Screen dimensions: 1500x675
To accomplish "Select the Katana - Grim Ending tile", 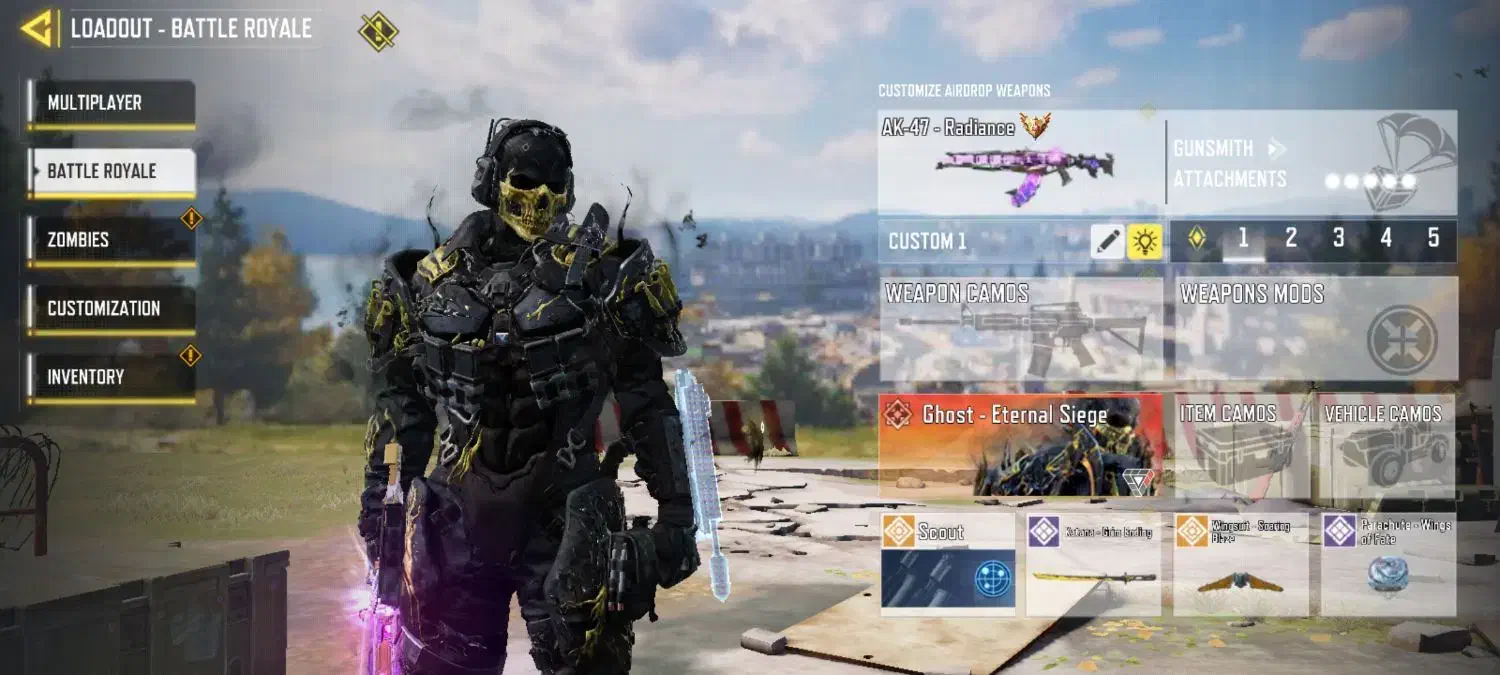I will pos(1093,564).
